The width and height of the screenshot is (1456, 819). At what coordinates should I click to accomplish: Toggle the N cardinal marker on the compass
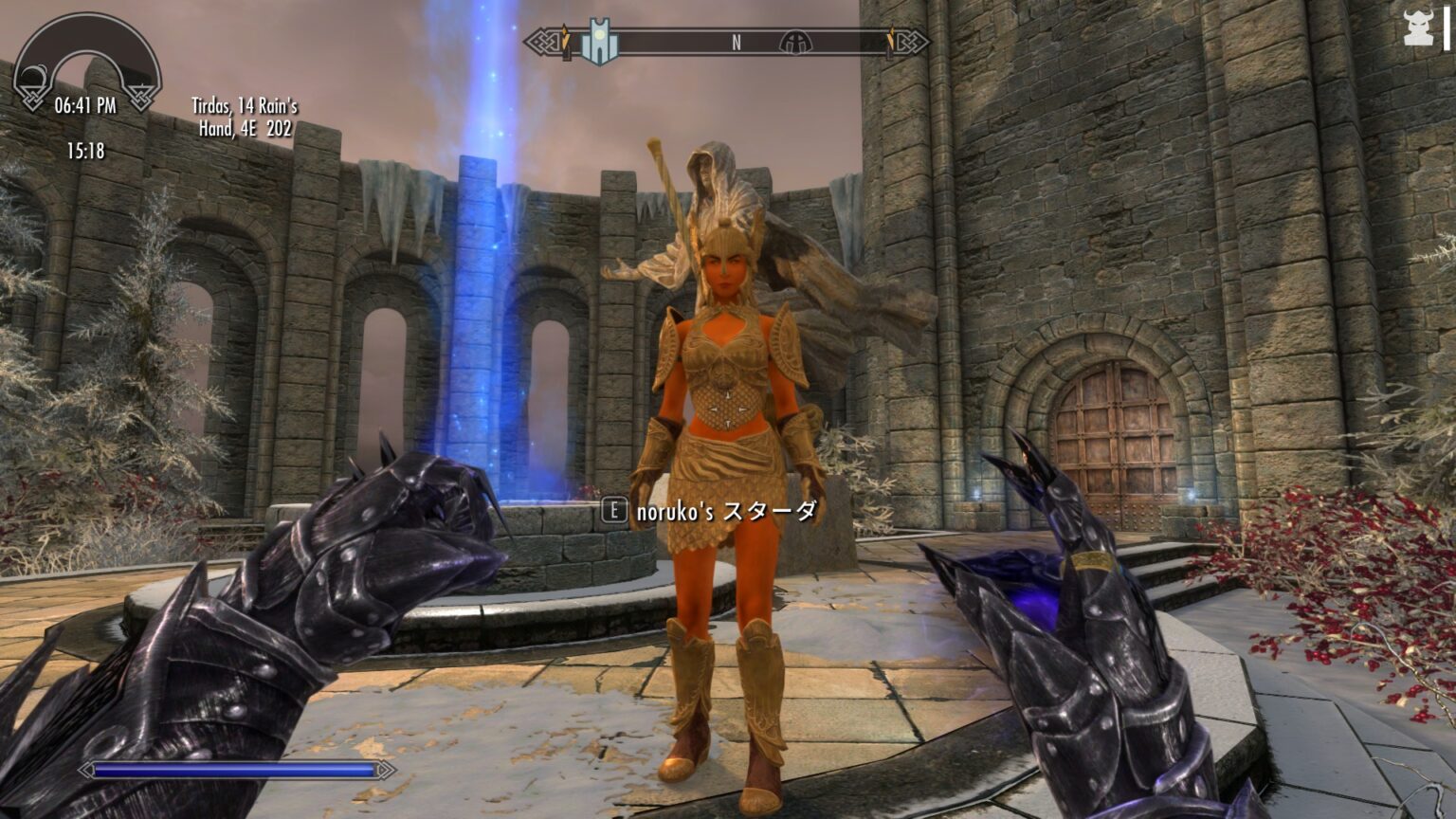(736, 41)
